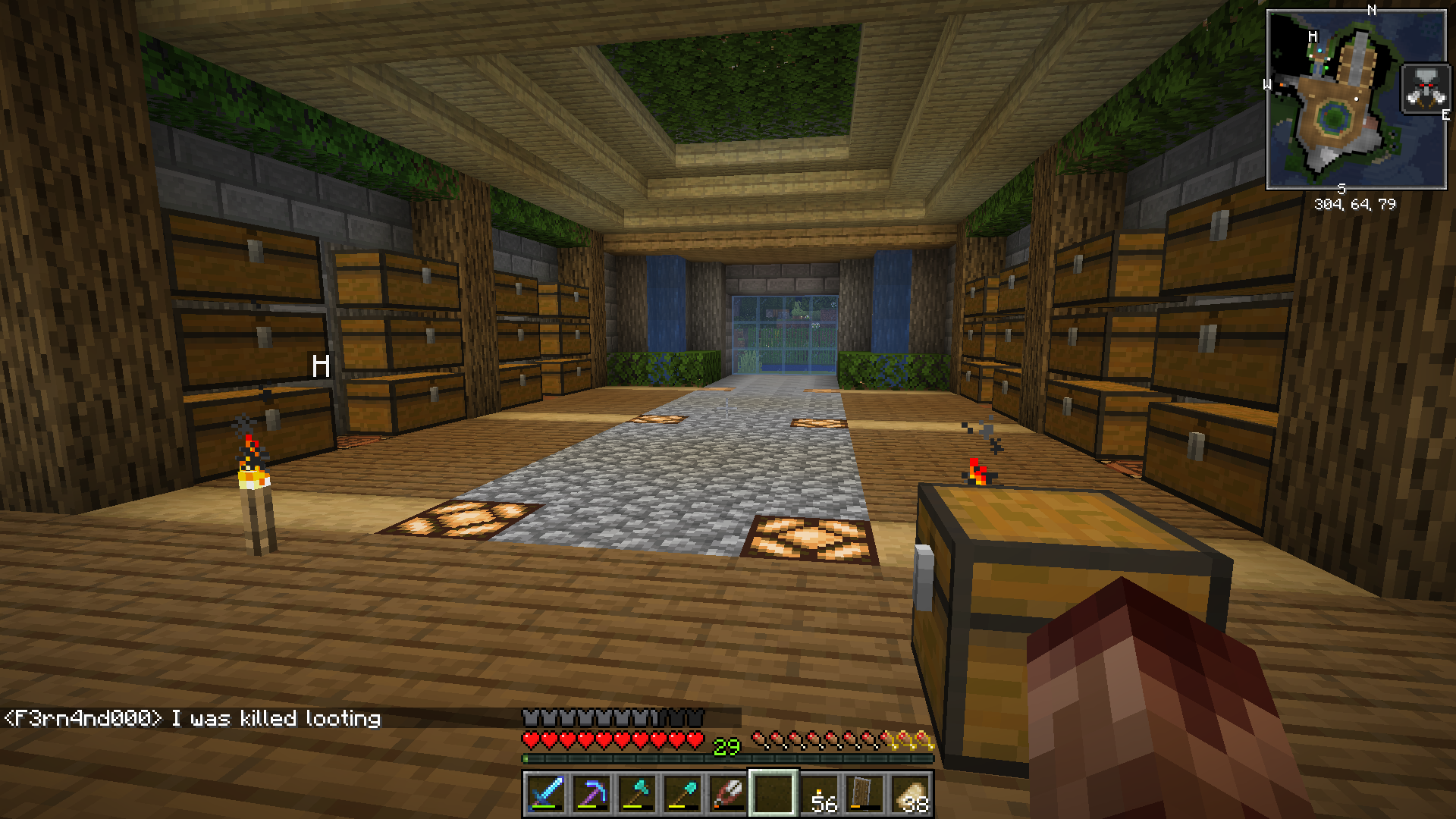1456x819 pixels.
Task: Choose the torch stack of 56
Action: [x=821, y=795]
